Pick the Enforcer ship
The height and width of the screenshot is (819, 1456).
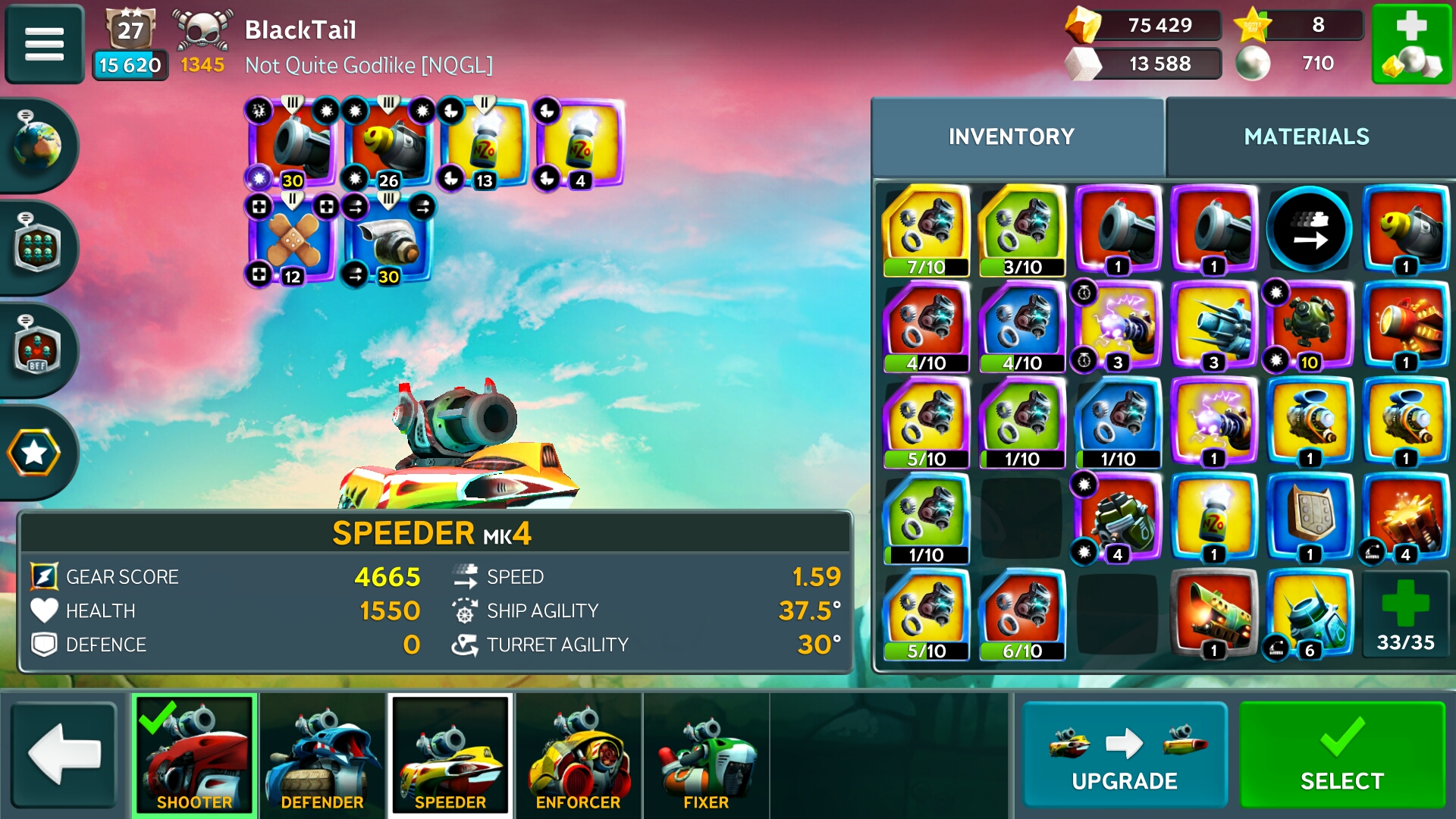[578, 755]
